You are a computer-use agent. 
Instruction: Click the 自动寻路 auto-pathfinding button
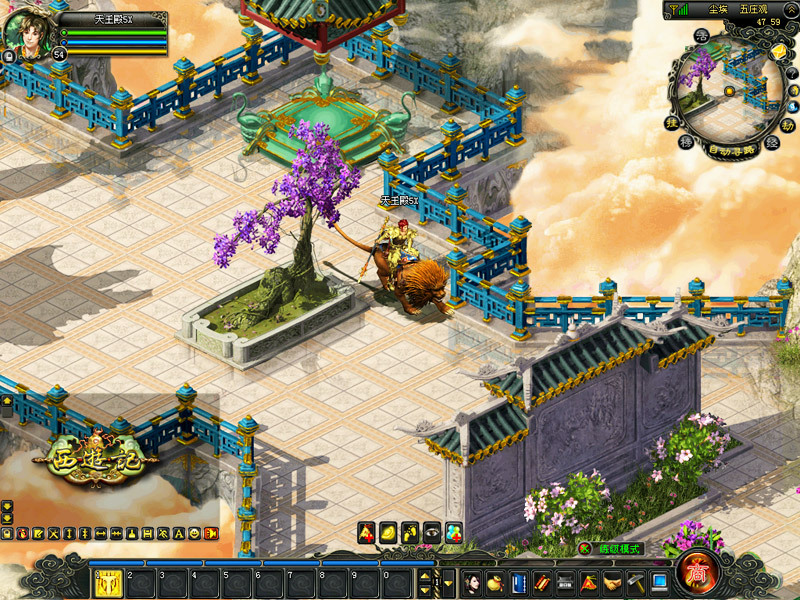[x=729, y=151]
